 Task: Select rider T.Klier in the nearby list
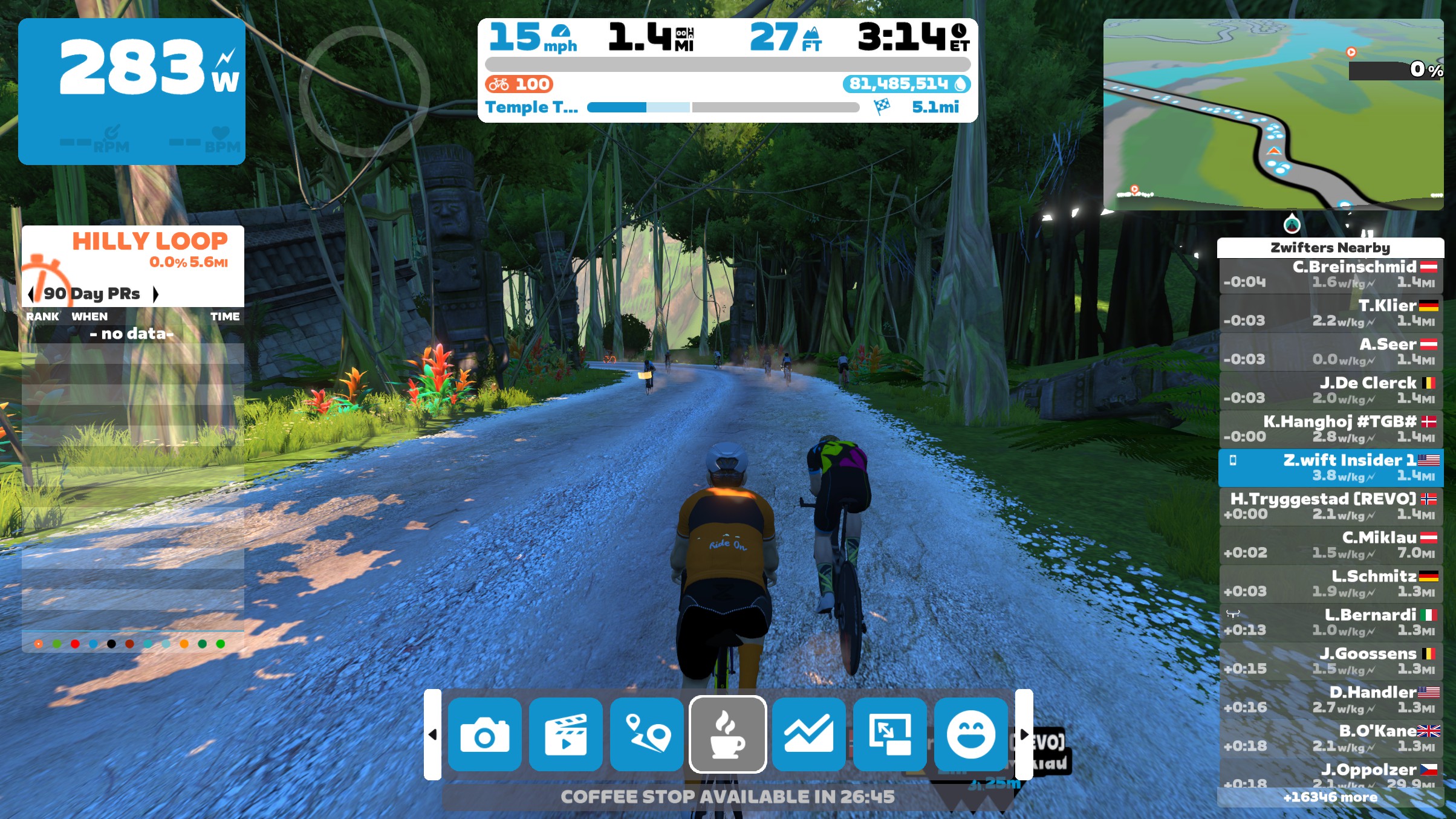coord(1330,313)
